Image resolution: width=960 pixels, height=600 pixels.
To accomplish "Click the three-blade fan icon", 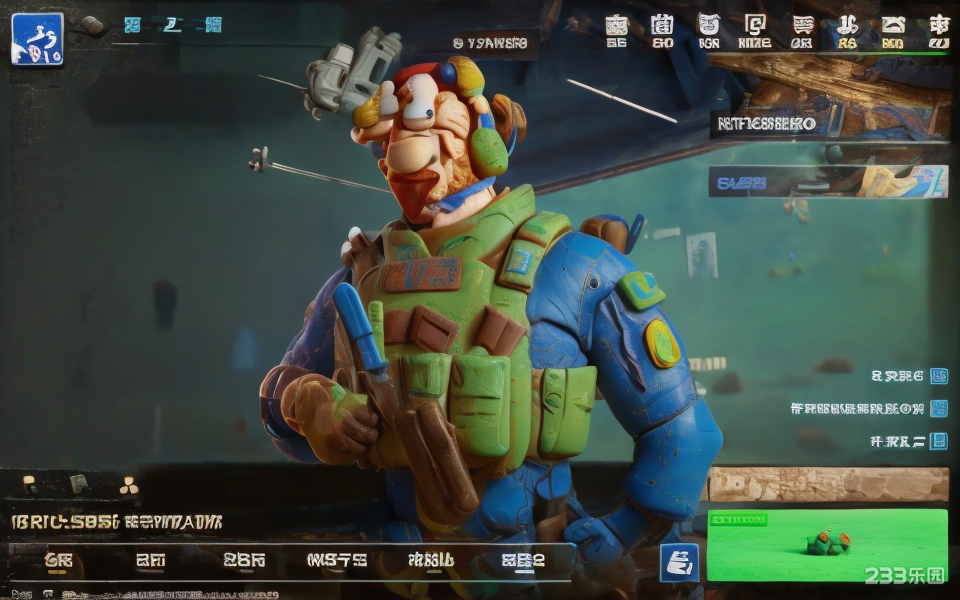I will pos(128,486).
